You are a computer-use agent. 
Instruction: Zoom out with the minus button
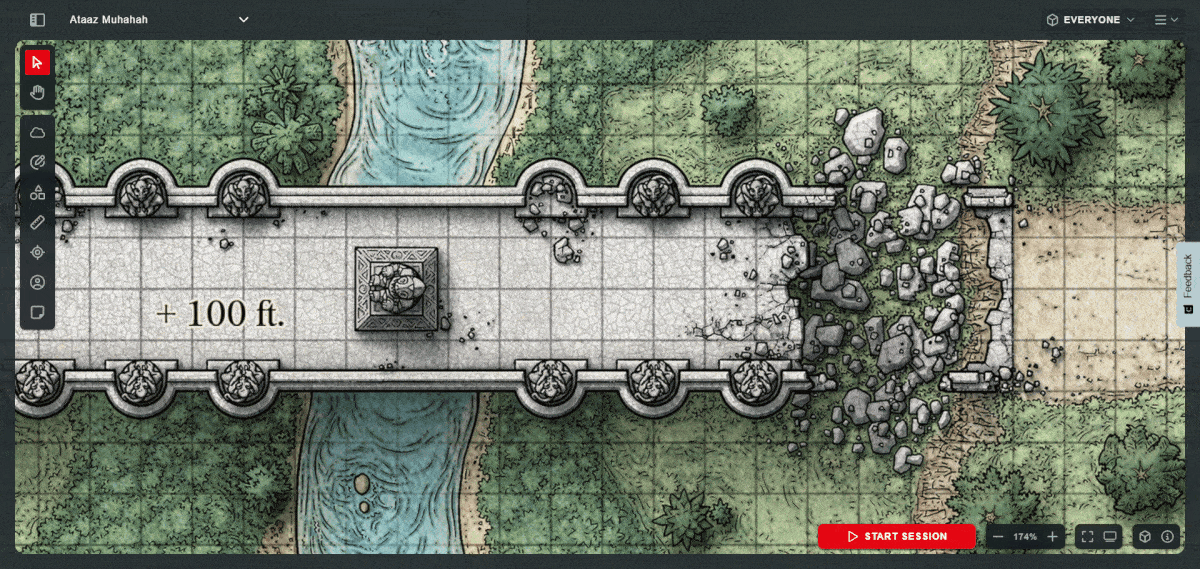[998, 537]
